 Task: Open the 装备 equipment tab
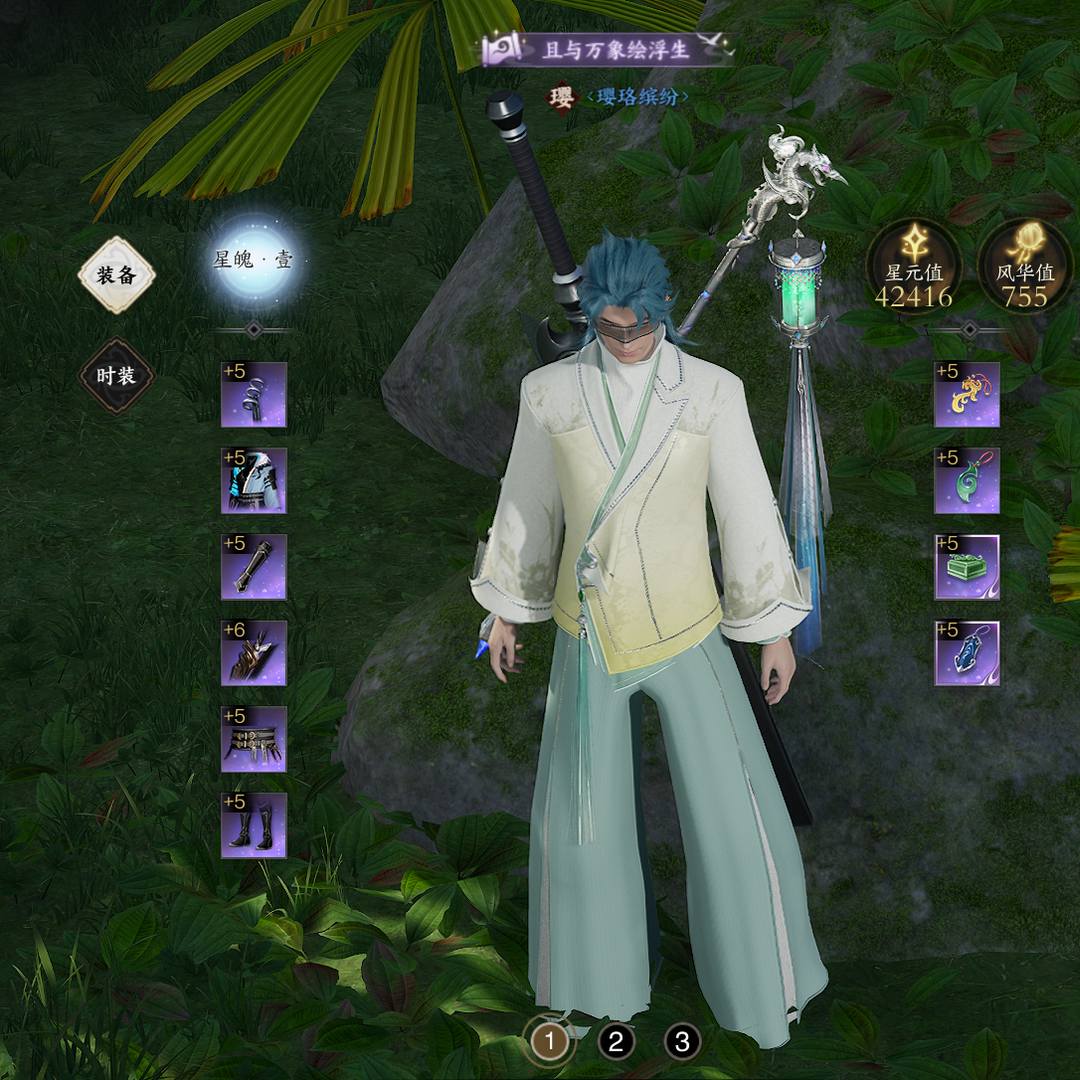pyautogui.click(x=116, y=275)
